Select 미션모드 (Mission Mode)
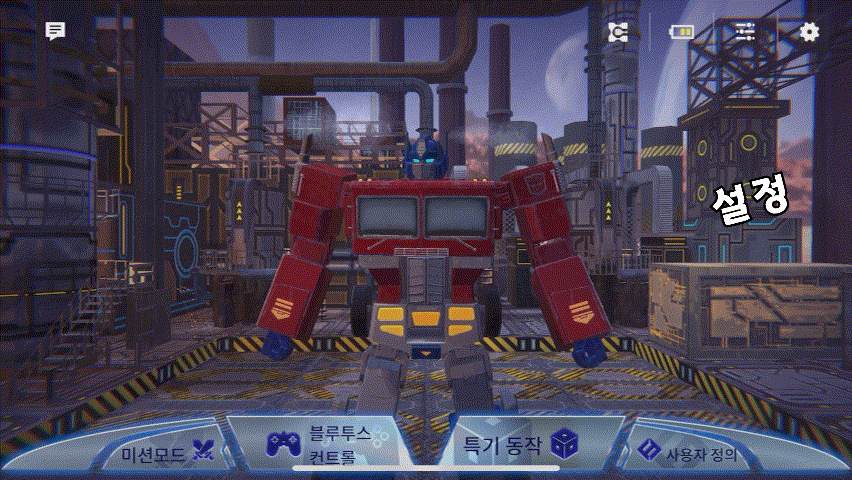This screenshot has height=480, width=852. [x=166, y=453]
